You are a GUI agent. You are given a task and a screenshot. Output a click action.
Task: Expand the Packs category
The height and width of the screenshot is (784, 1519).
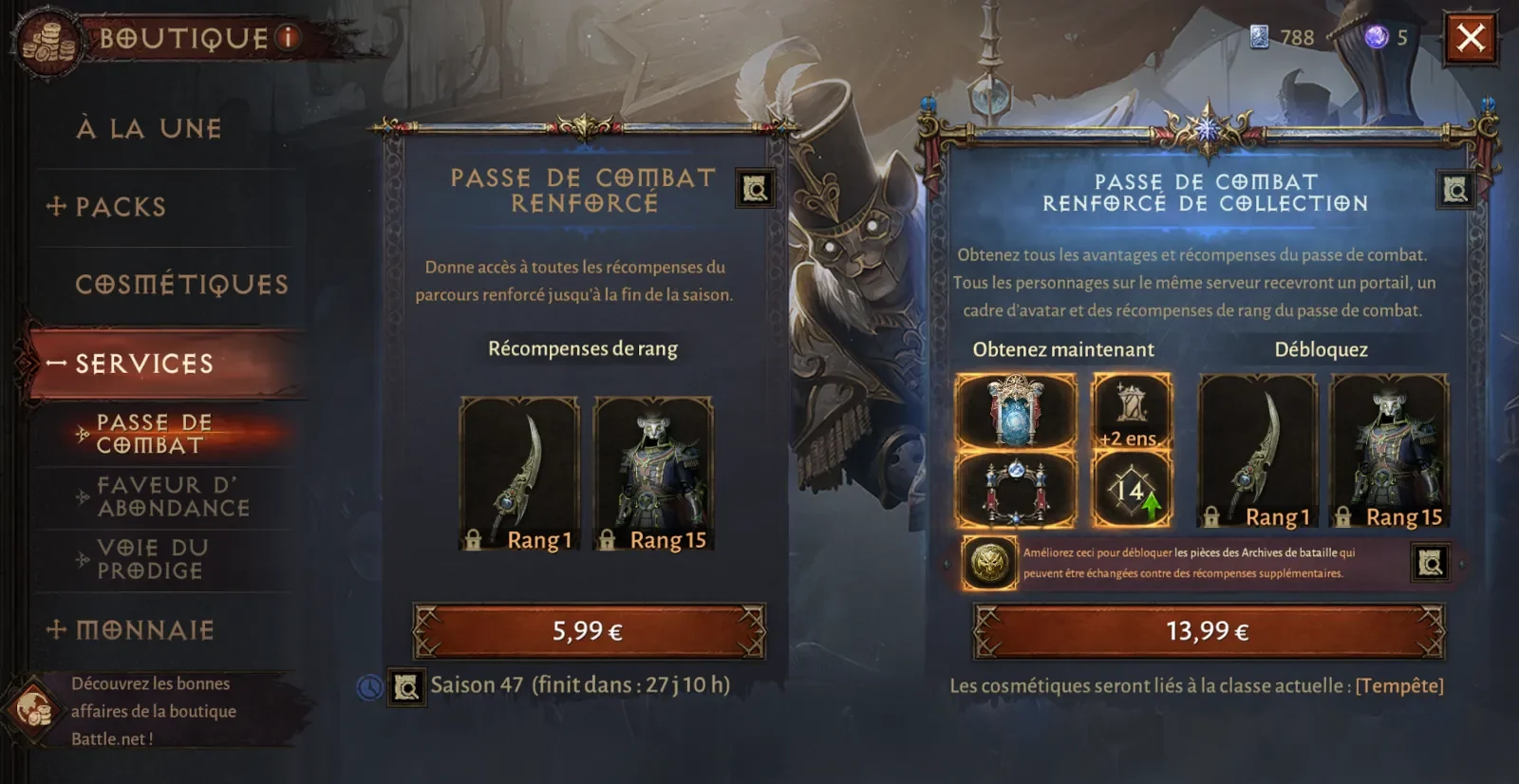click(x=106, y=207)
